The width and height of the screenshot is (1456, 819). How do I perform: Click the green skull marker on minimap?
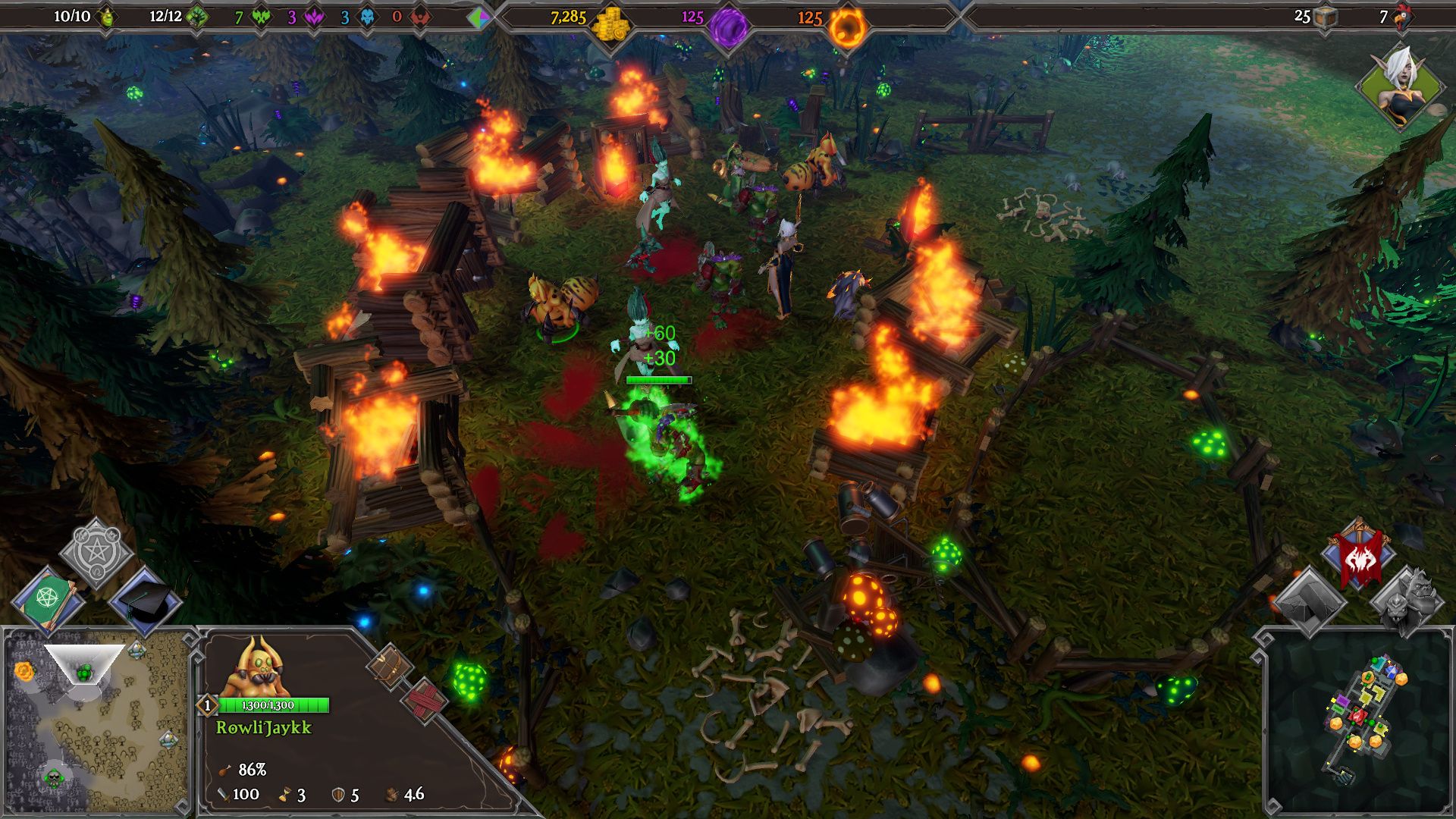(53, 777)
